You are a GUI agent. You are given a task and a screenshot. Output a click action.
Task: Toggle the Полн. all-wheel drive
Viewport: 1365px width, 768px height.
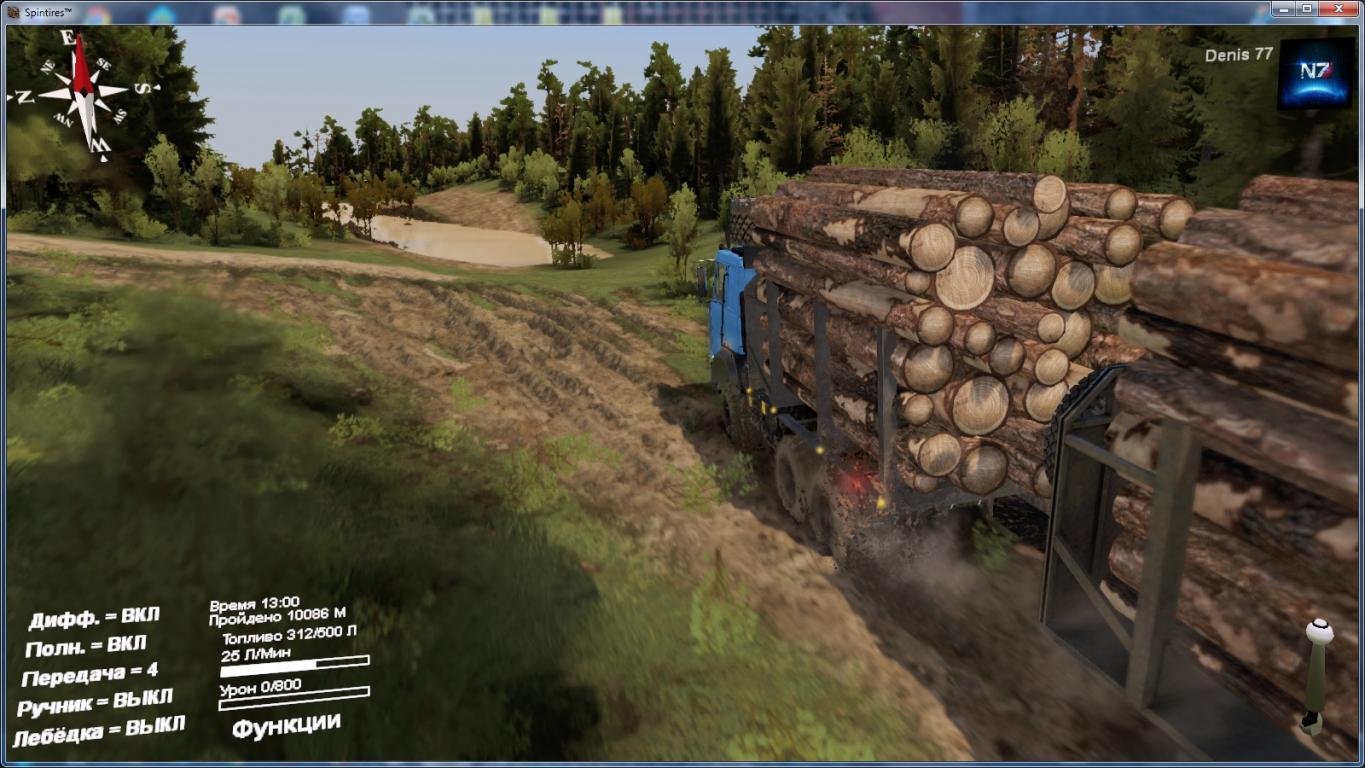(x=85, y=646)
